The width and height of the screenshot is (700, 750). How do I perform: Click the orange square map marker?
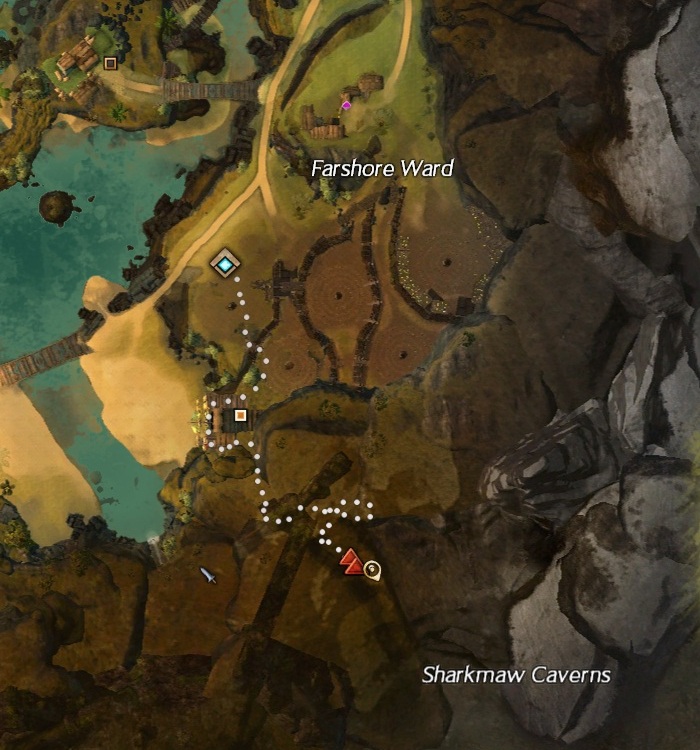tap(240, 415)
